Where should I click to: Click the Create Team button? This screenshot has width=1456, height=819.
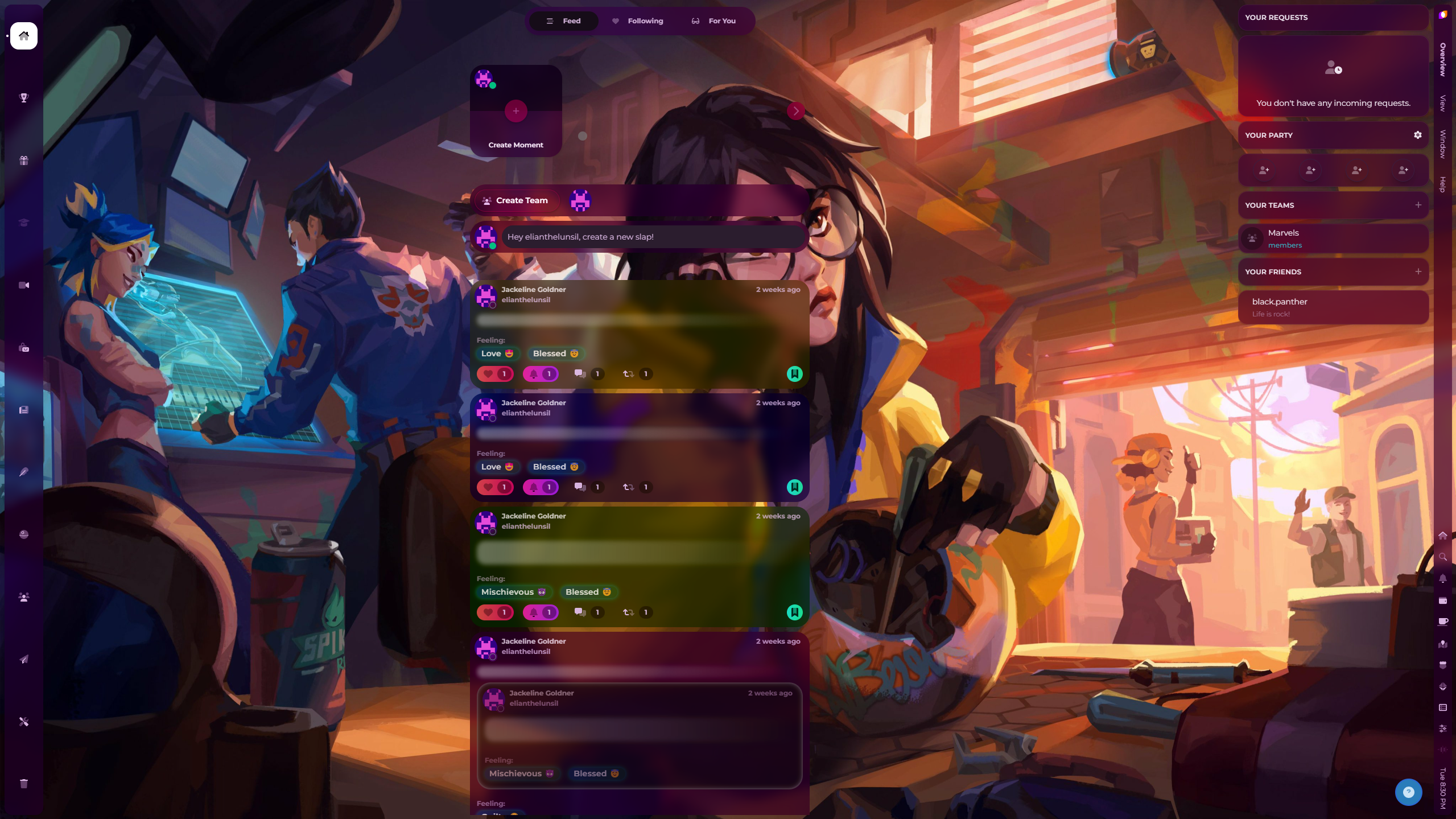tap(515, 200)
